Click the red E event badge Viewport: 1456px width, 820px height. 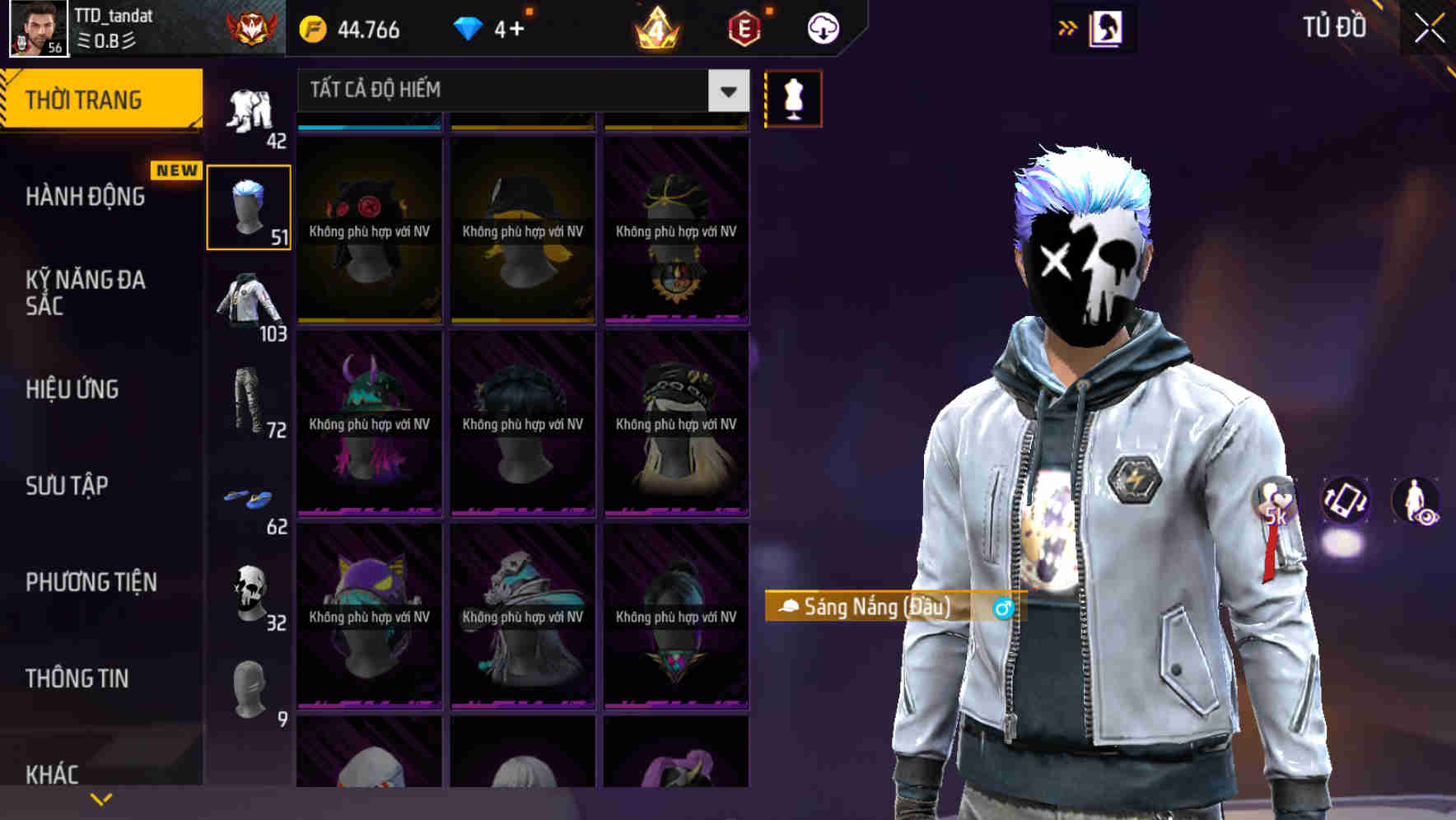click(743, 27)
